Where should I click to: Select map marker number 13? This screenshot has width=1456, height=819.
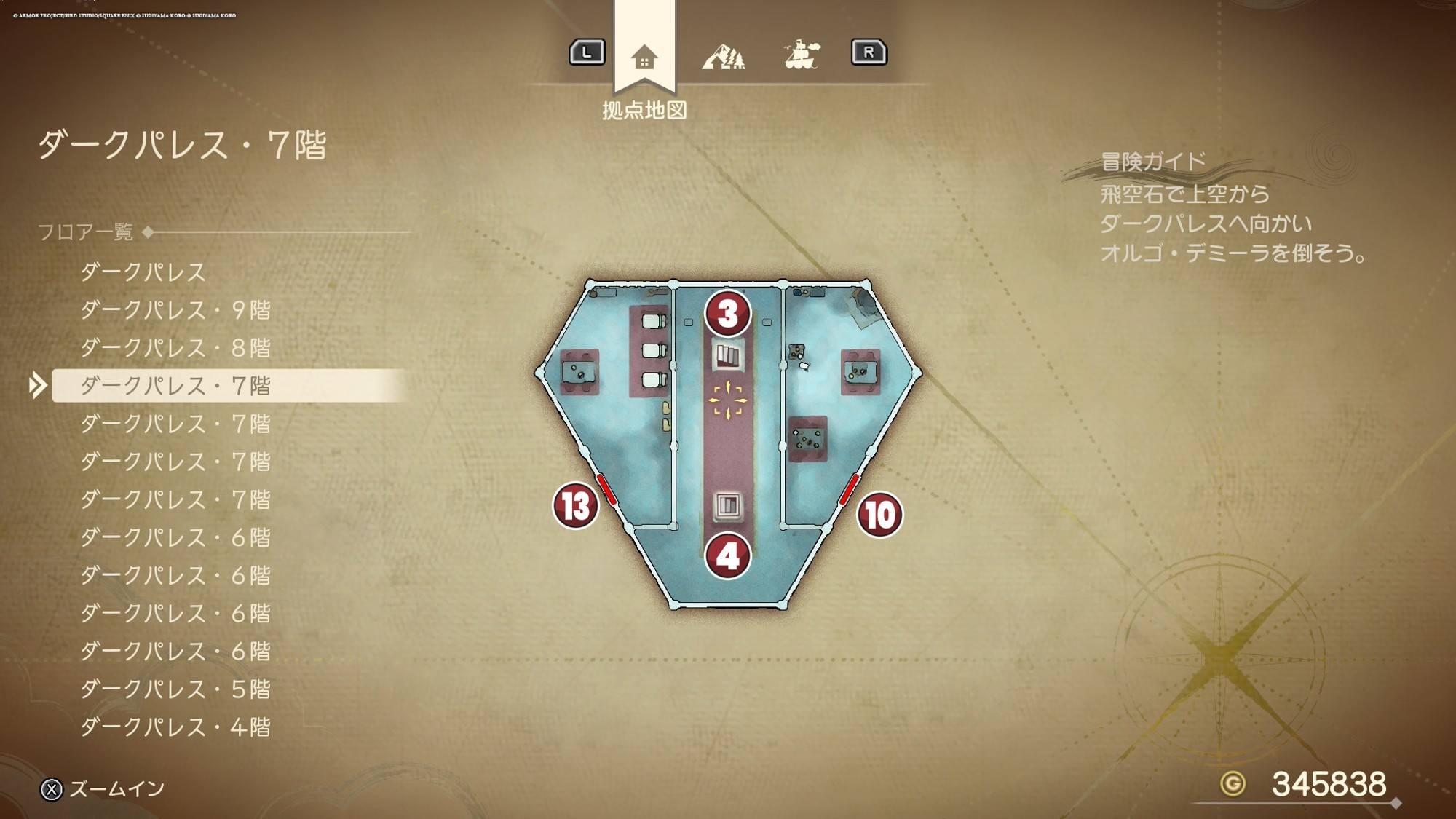[576, 505]
